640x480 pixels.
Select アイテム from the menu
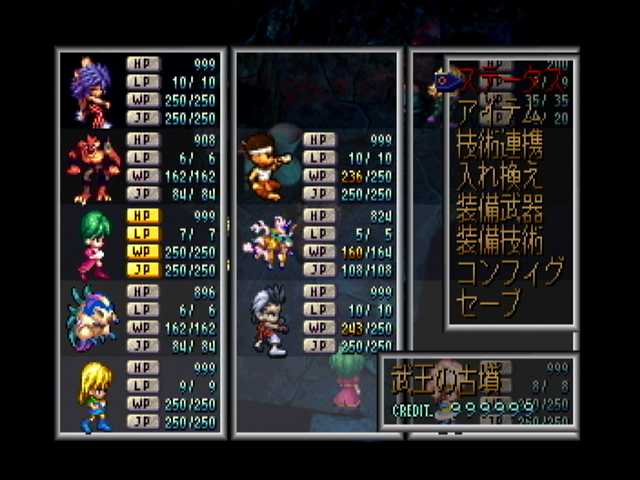coord(497,112)
